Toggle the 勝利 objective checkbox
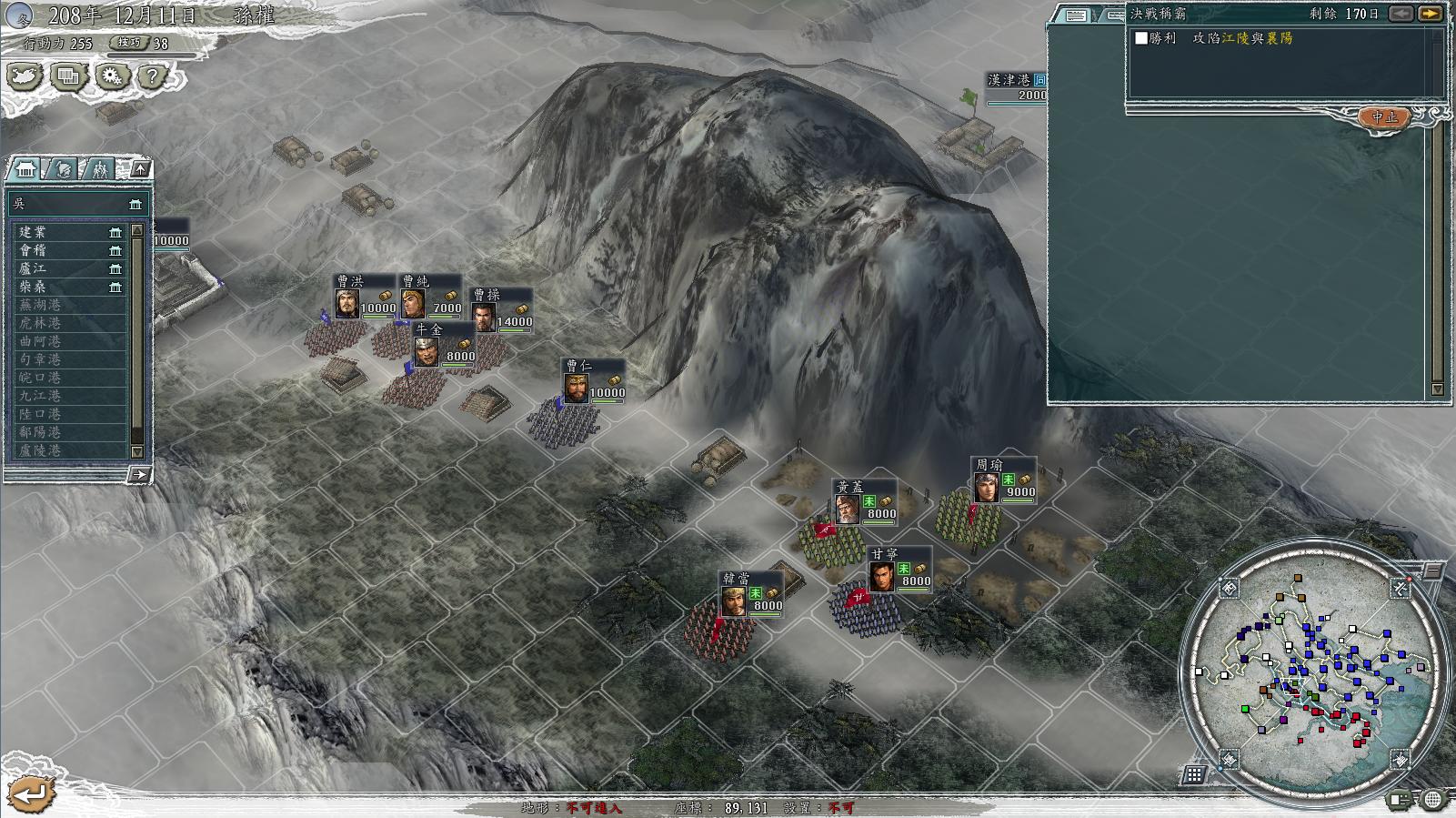 pyautogui.click(x=1141, y=38)
